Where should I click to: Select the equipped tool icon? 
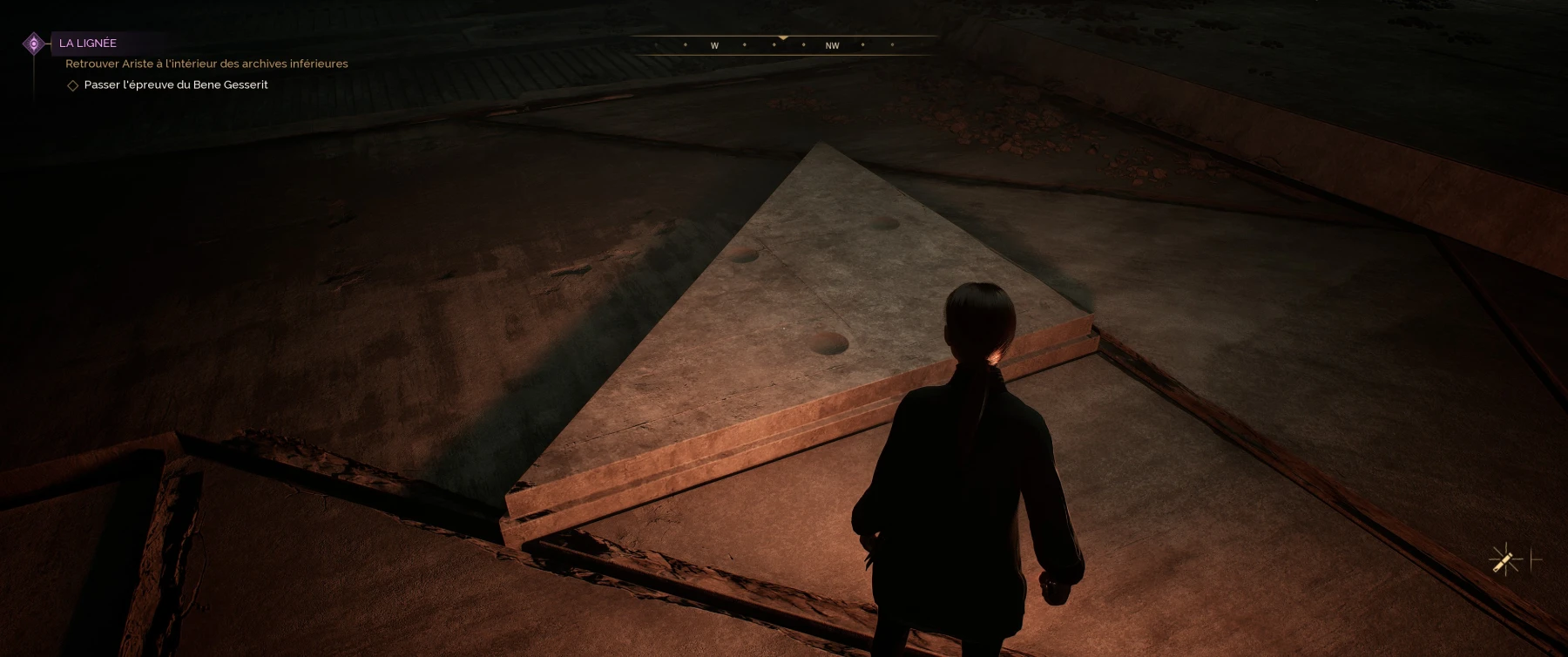coord(1505,559)
